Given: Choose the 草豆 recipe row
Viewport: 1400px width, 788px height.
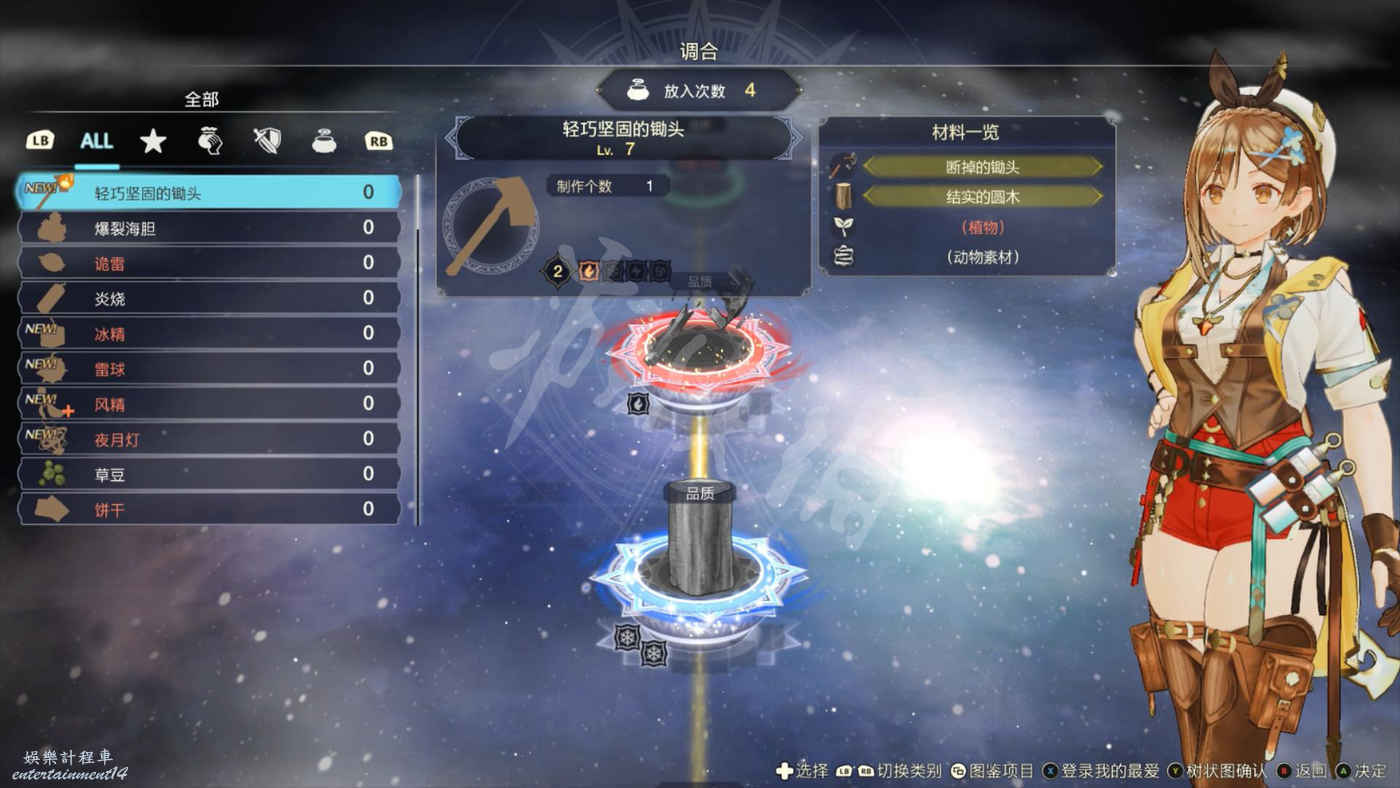Looking at the screenshot, I should pyautogui.click(x=209, y=474).
